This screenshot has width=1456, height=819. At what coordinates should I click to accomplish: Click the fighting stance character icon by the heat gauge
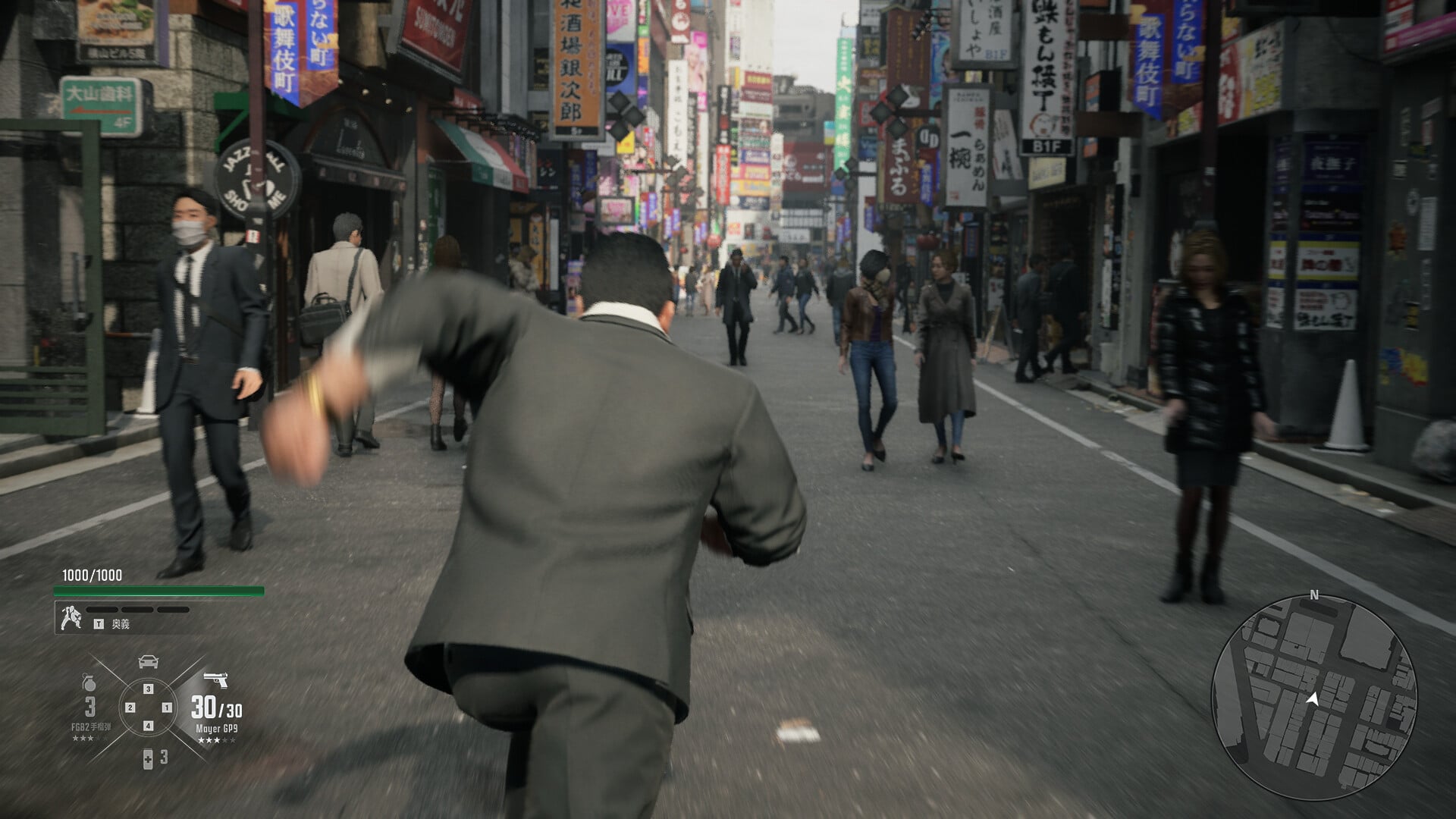[x=73, y=617]
